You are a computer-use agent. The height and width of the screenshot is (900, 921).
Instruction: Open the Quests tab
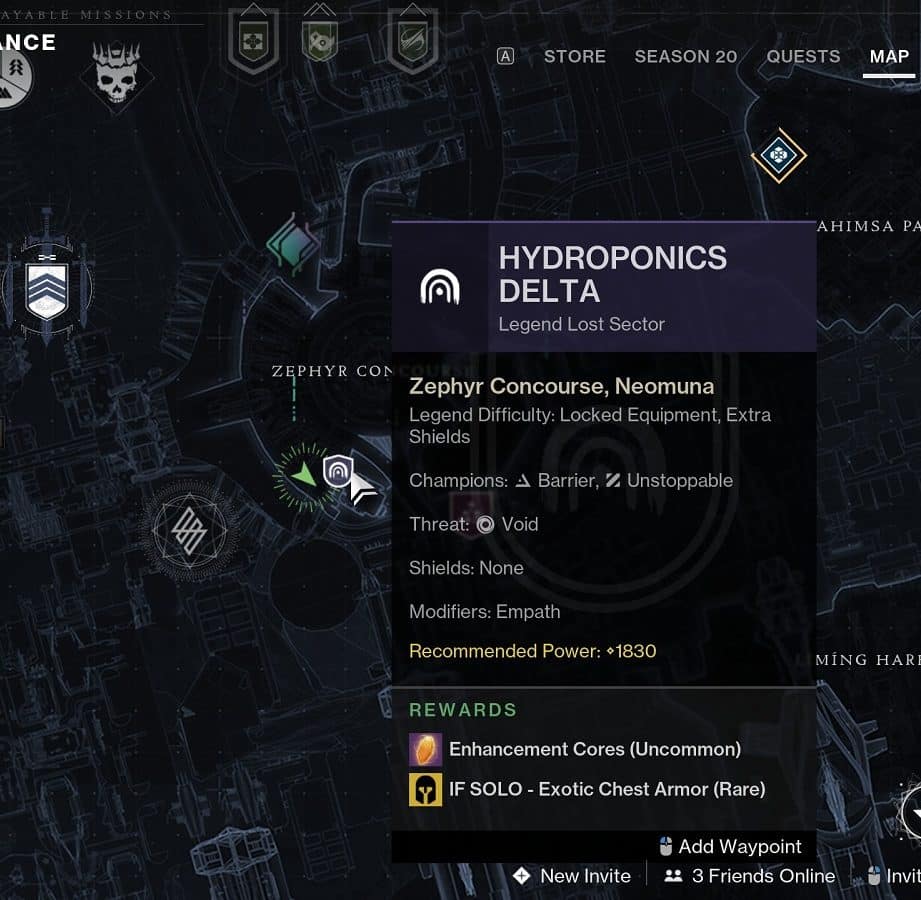pyautogui.click(x=804, y=56)
